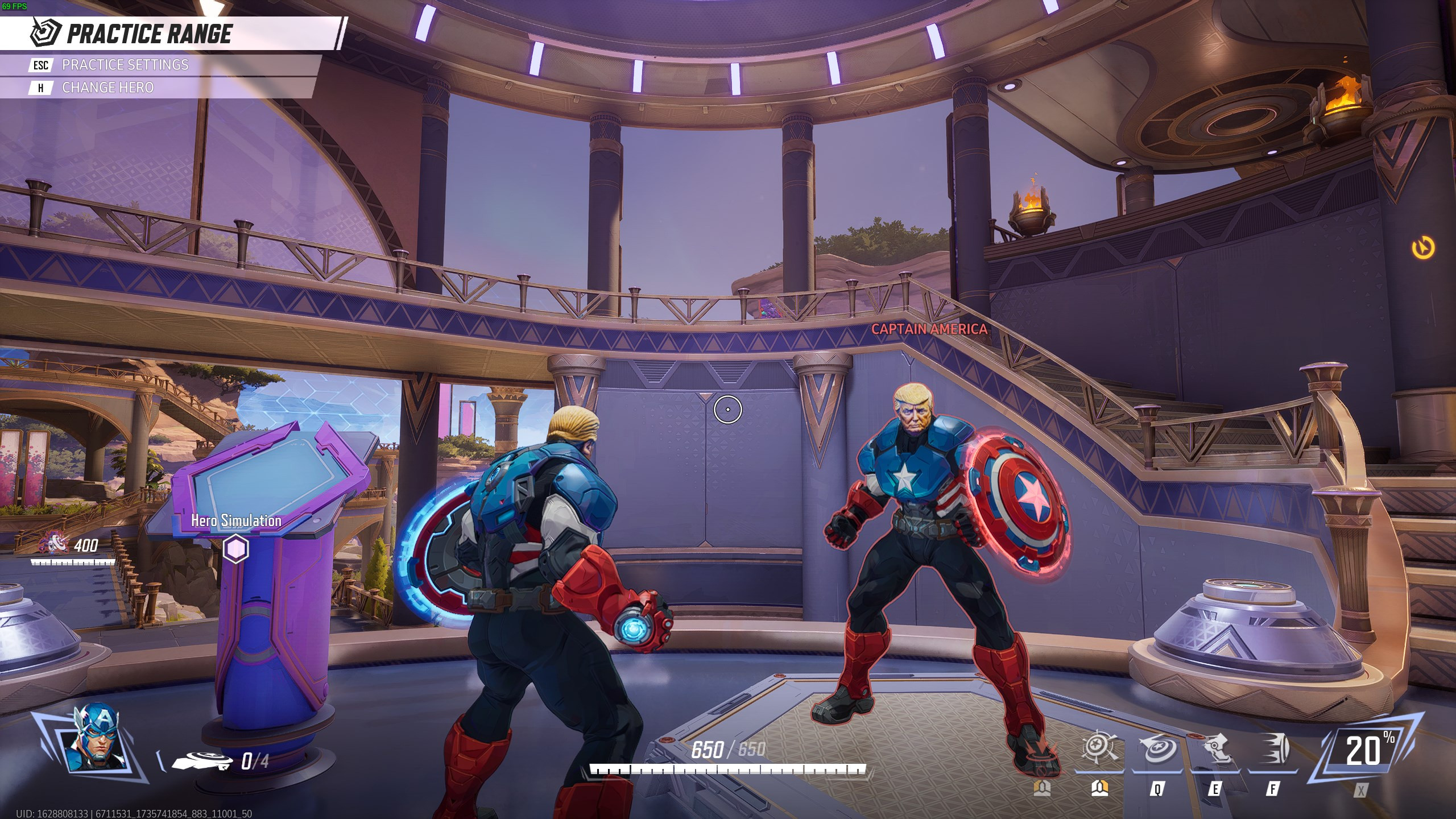Click the shield-throw ability icon above Q
The image size is (1456, 819).
coord(1160,750)
